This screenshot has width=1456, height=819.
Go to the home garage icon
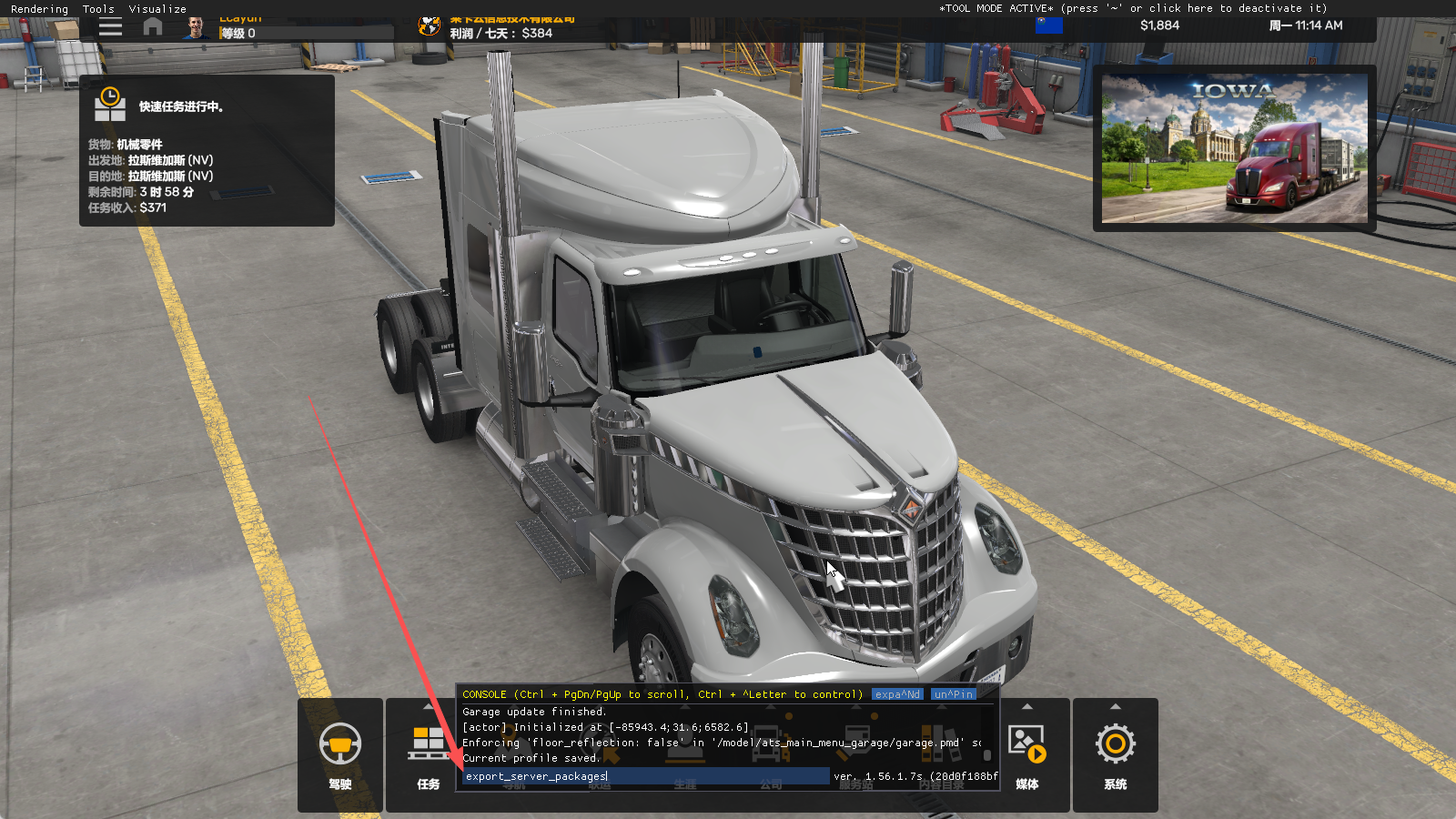tap(153, 27)
